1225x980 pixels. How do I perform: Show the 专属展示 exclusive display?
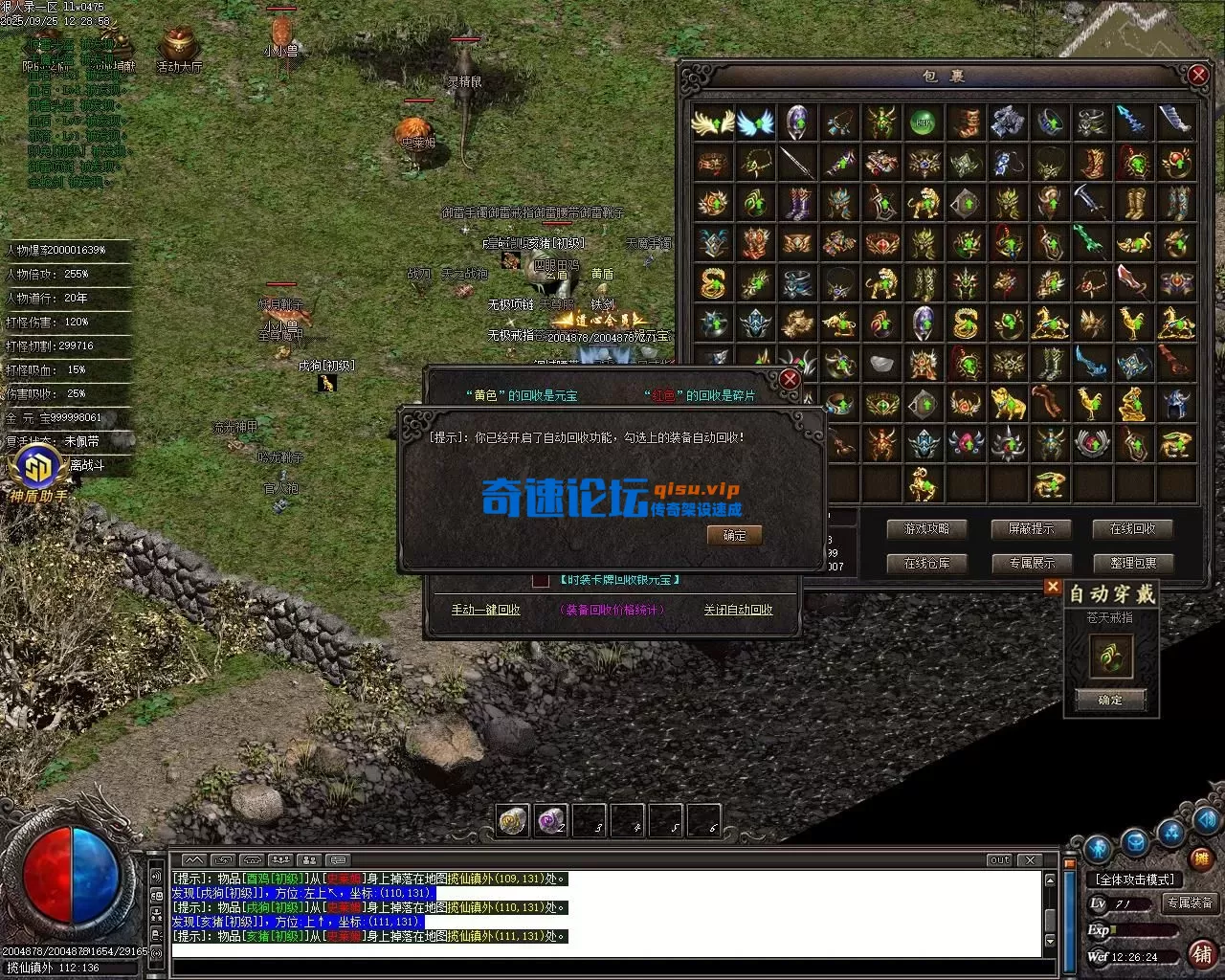click(x=1030, y=563)
